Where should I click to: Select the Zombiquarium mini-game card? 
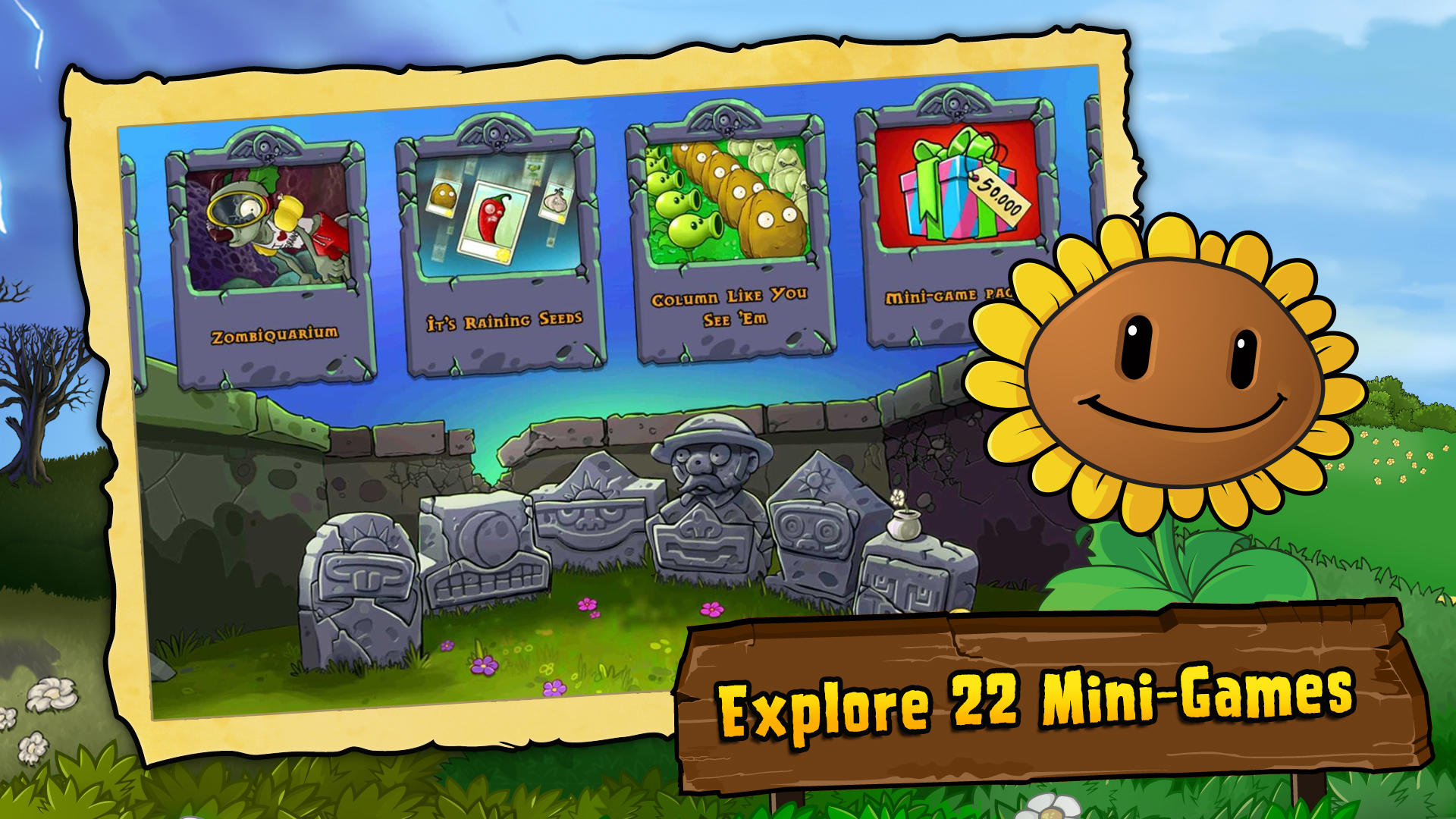269,250
